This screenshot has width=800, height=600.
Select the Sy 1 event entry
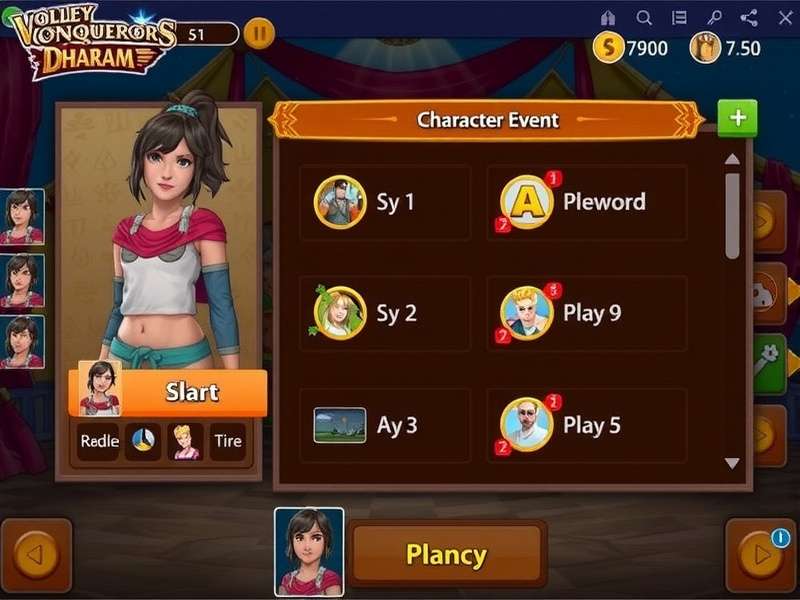[385, 202]
